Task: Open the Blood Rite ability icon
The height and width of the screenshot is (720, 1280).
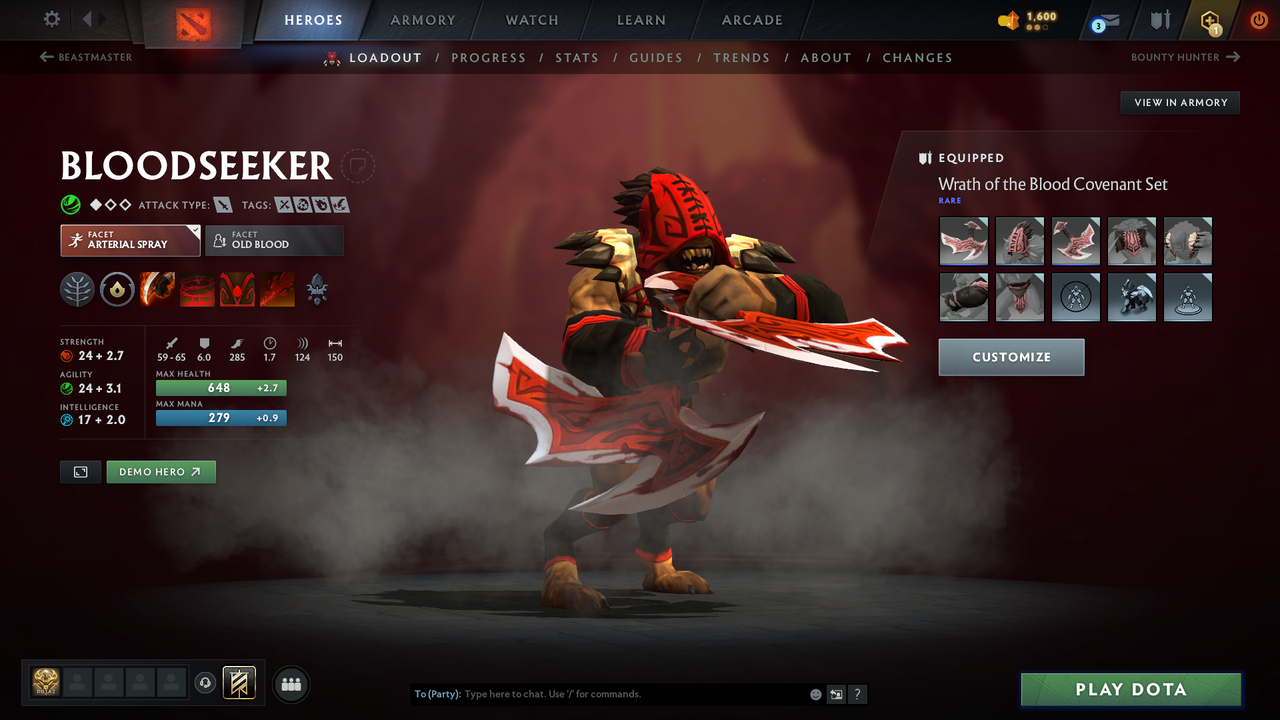Action: (196, 289)
